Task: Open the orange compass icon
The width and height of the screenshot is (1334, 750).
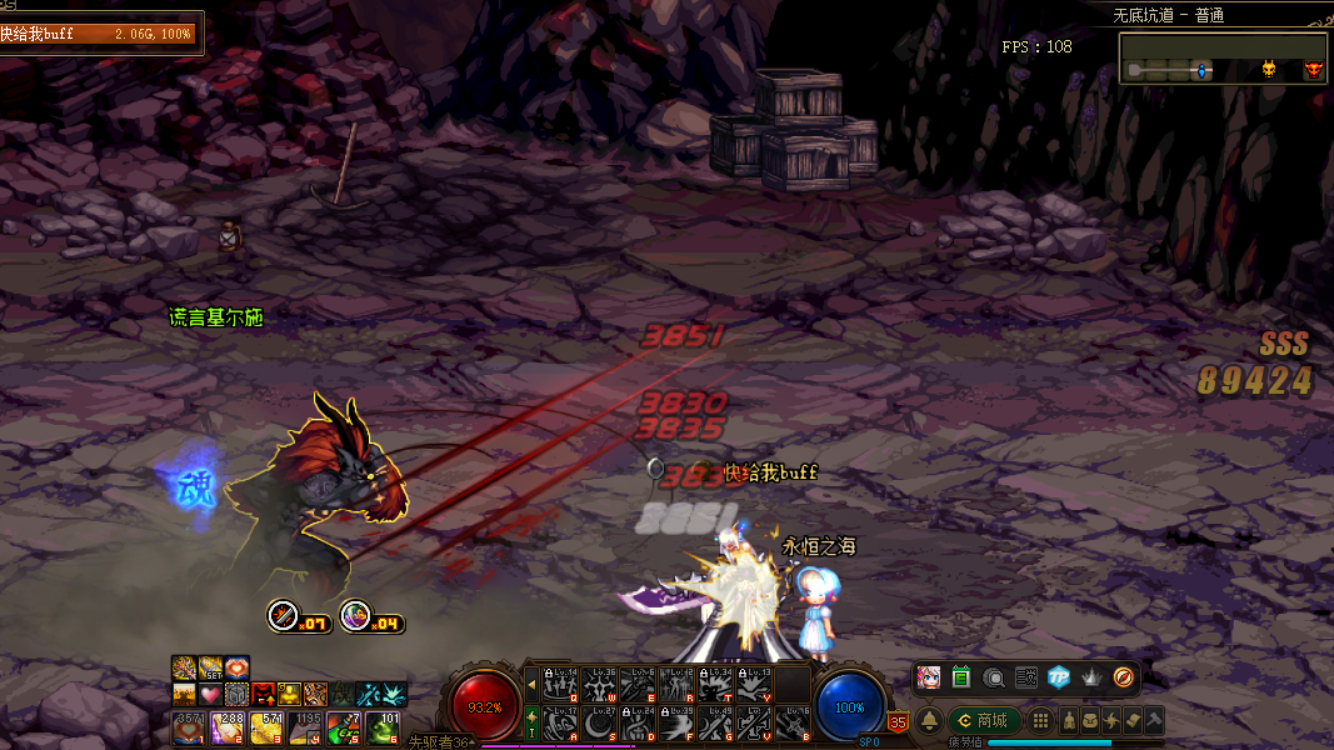Action: [1123, 677]
